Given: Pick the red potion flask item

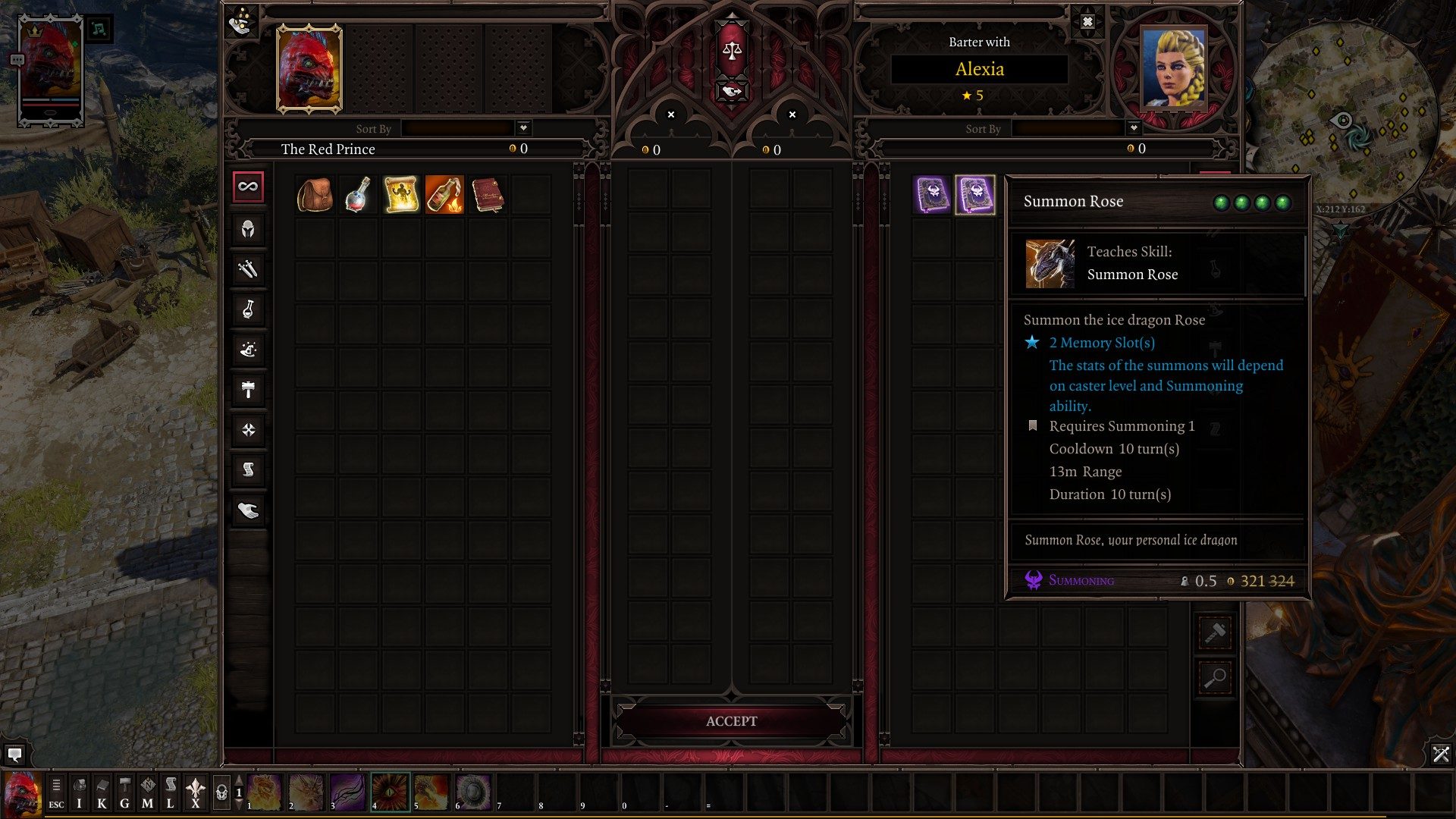Looking at the screenshot, I should [x=357, y=195].
